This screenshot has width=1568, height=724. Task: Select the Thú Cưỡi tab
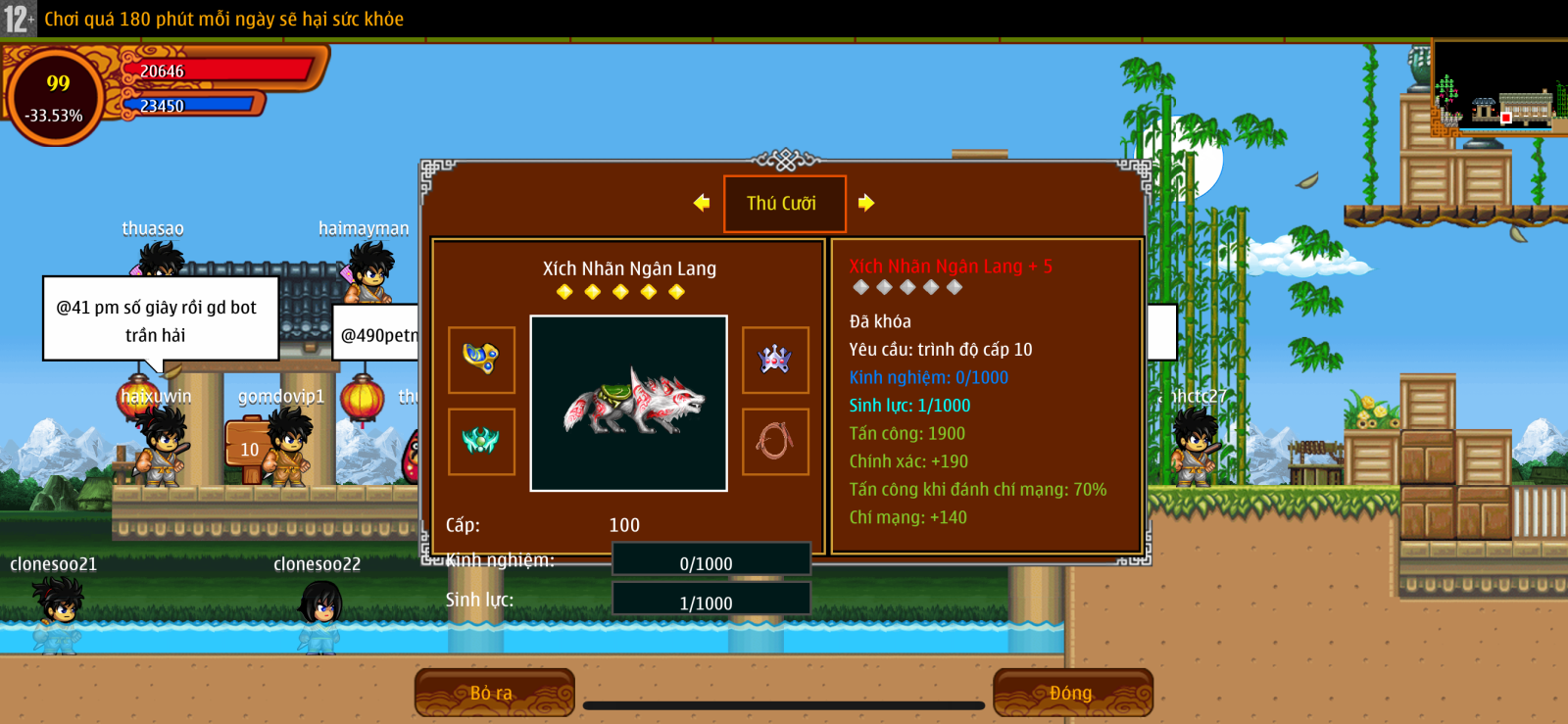(784, 204)
